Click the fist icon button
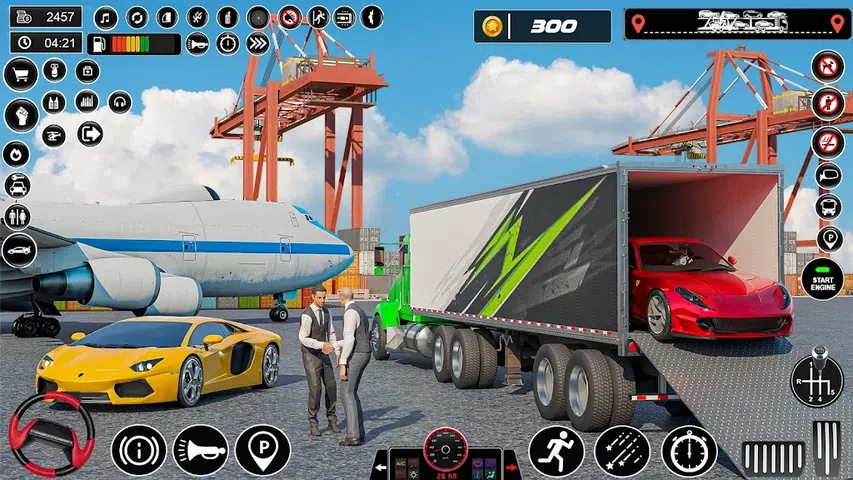The height and width of the screenshot is (480, 853). click(x=20, y=114)
